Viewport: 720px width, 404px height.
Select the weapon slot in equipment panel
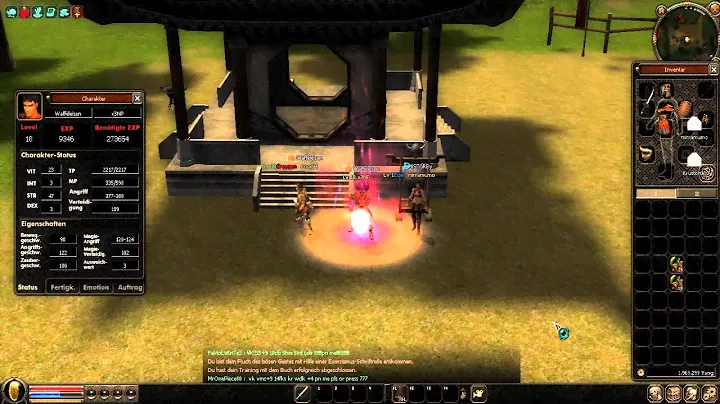[x=649, y=99]
